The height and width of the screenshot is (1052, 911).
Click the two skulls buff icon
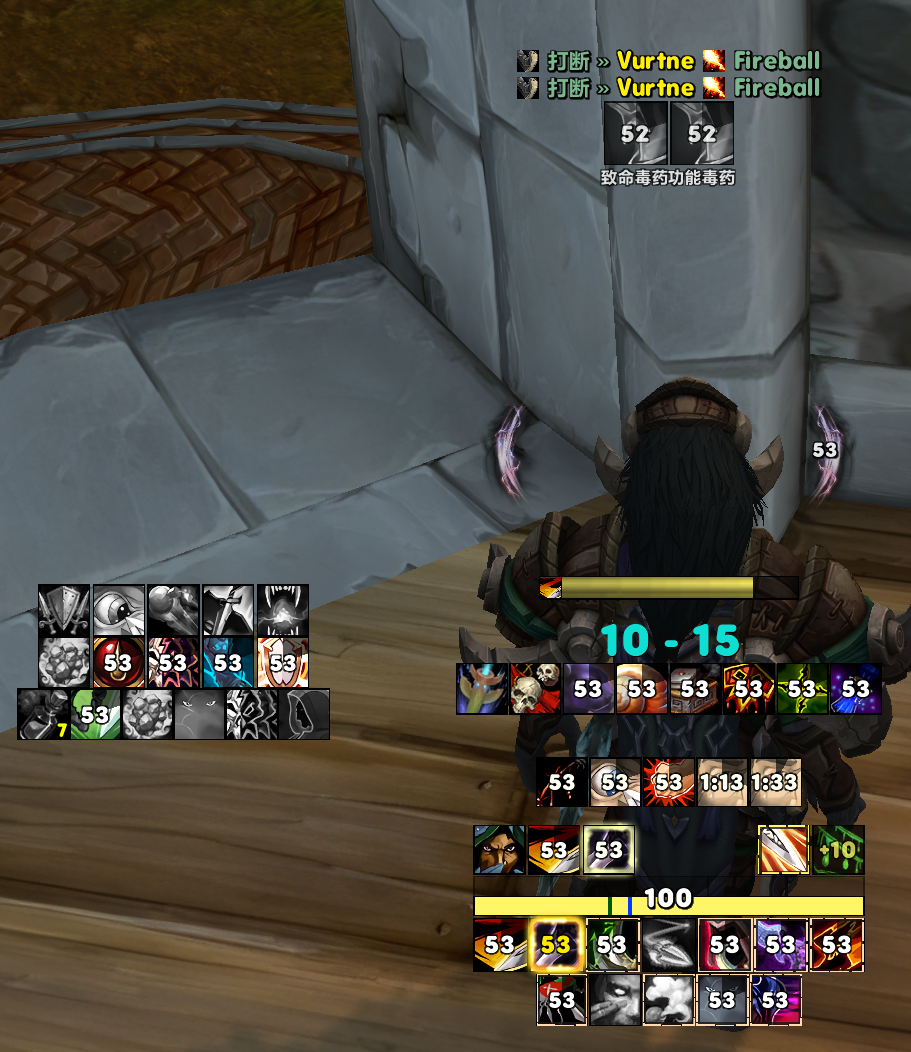[535, 688]
